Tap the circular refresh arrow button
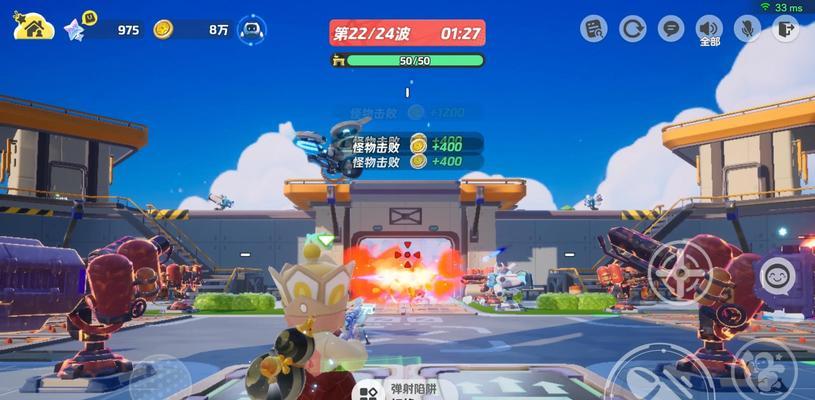 coord(632,28)
